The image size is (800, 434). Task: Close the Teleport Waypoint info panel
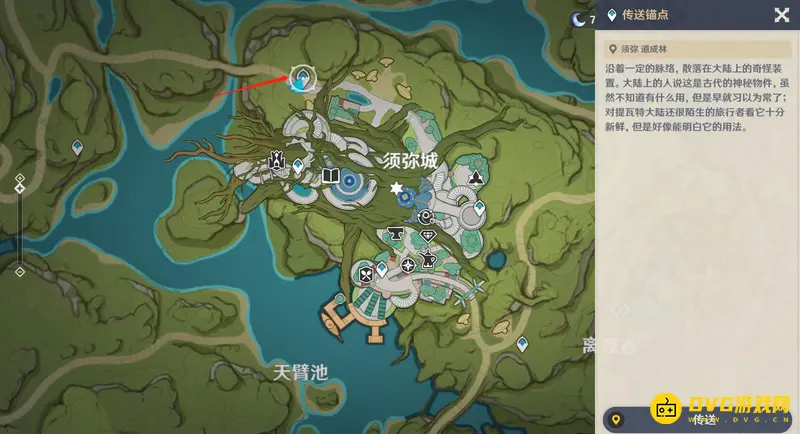point(782,14)
